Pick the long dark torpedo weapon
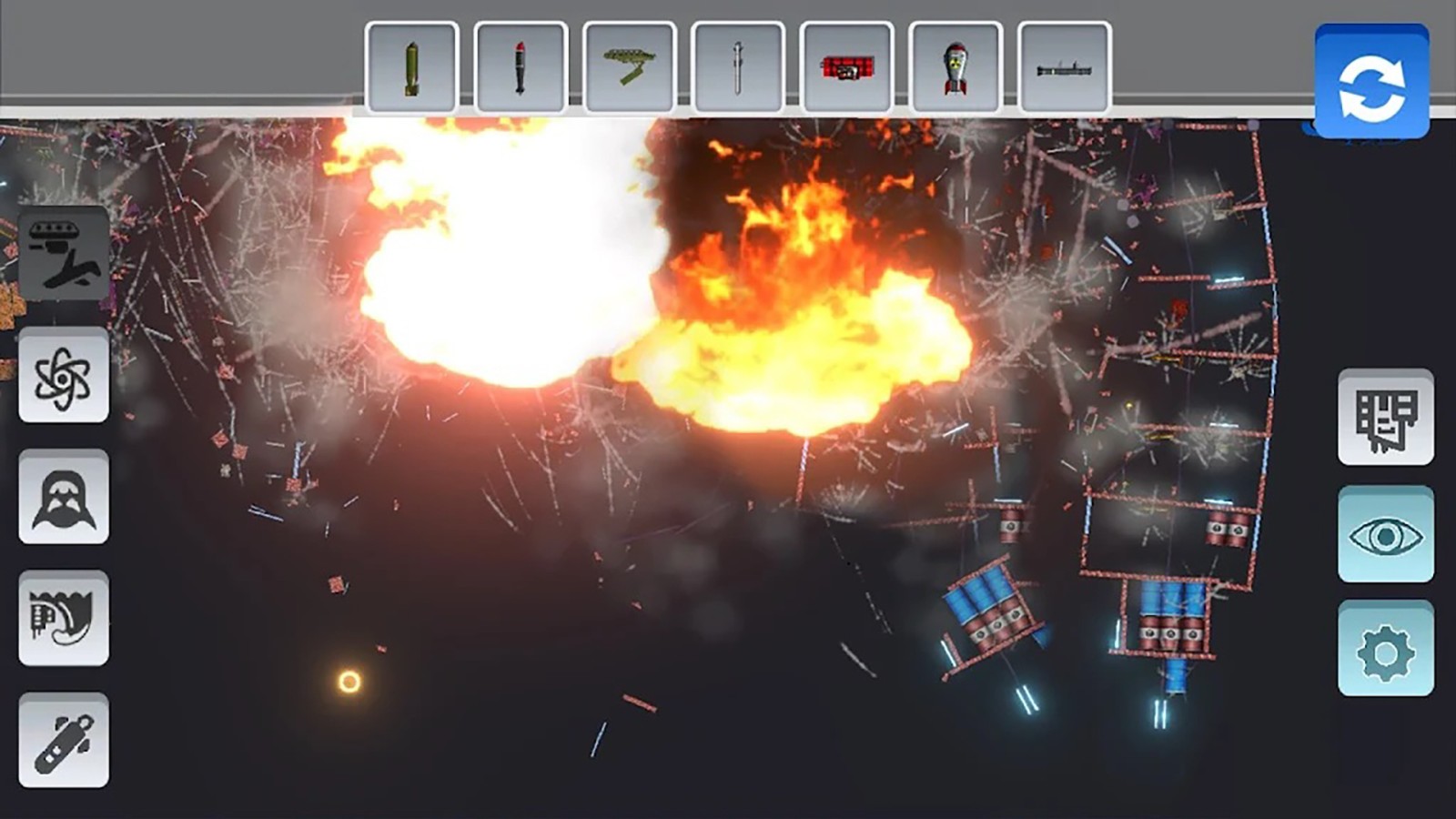Screen dimensions: 1456x819 1064,68
